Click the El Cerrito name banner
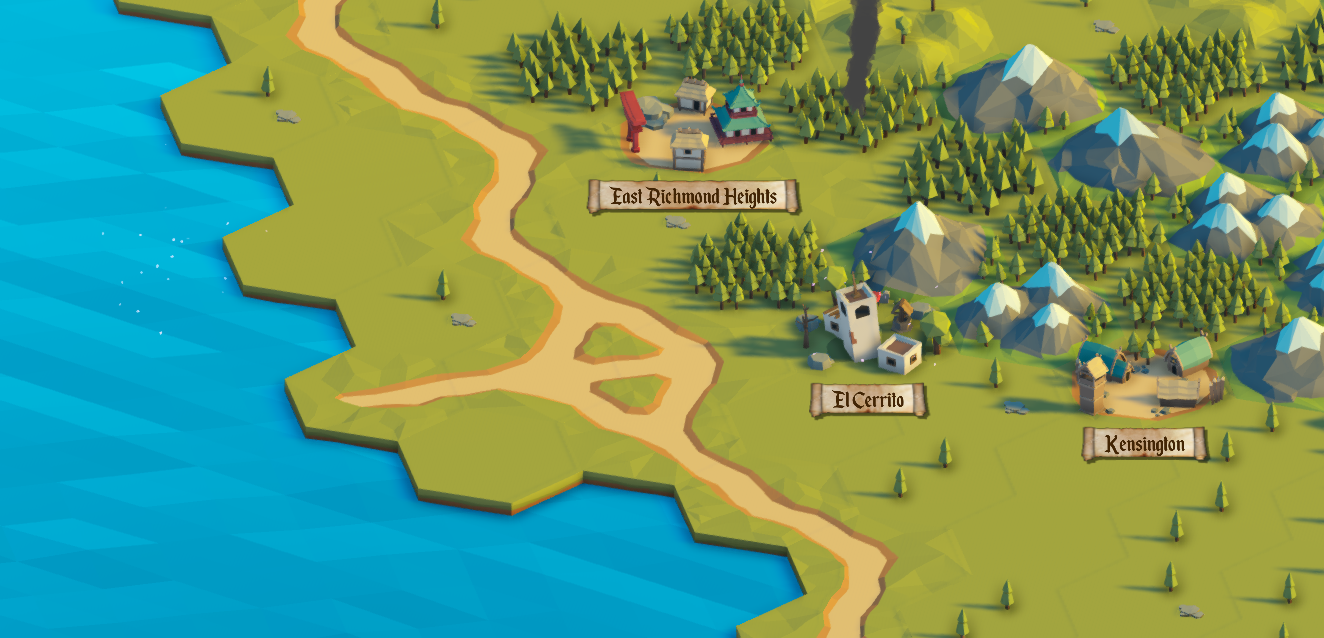This screenshot has height=638, width=1324. 868,401
